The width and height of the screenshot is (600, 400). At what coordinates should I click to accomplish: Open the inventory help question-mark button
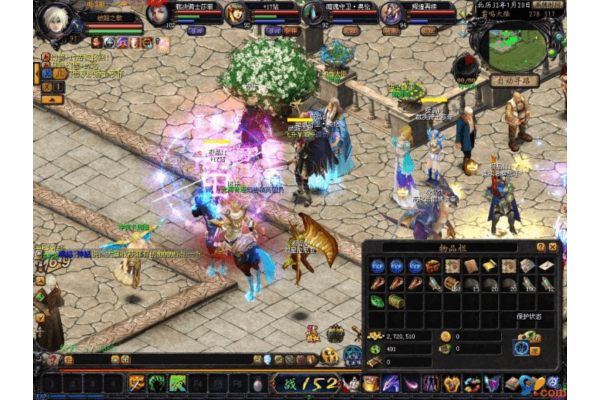coord(541,246)
